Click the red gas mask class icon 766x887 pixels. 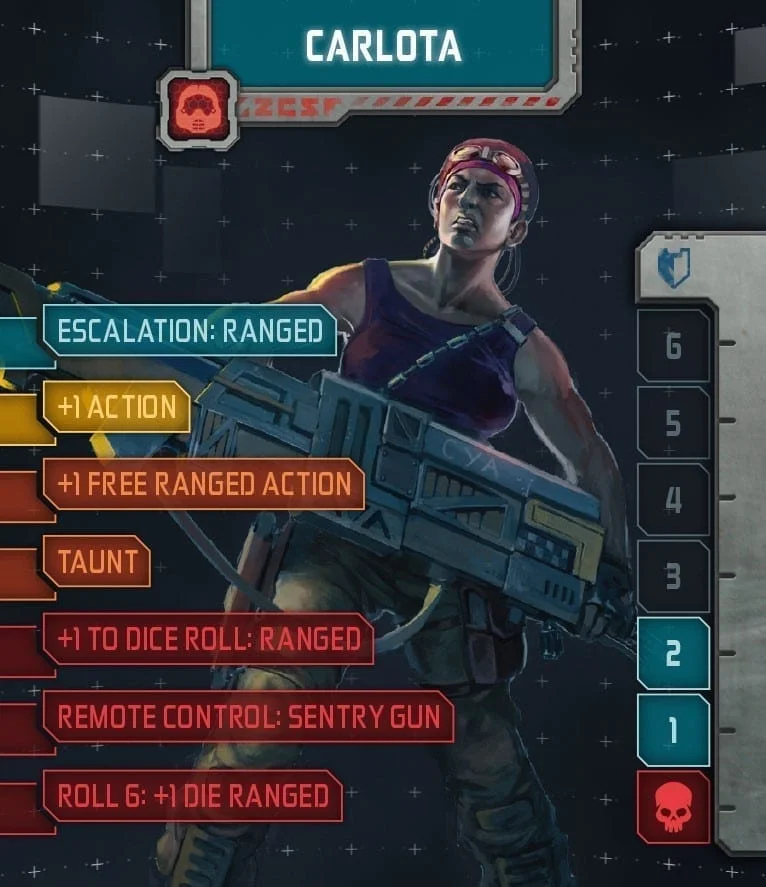[x=198, y=110]
